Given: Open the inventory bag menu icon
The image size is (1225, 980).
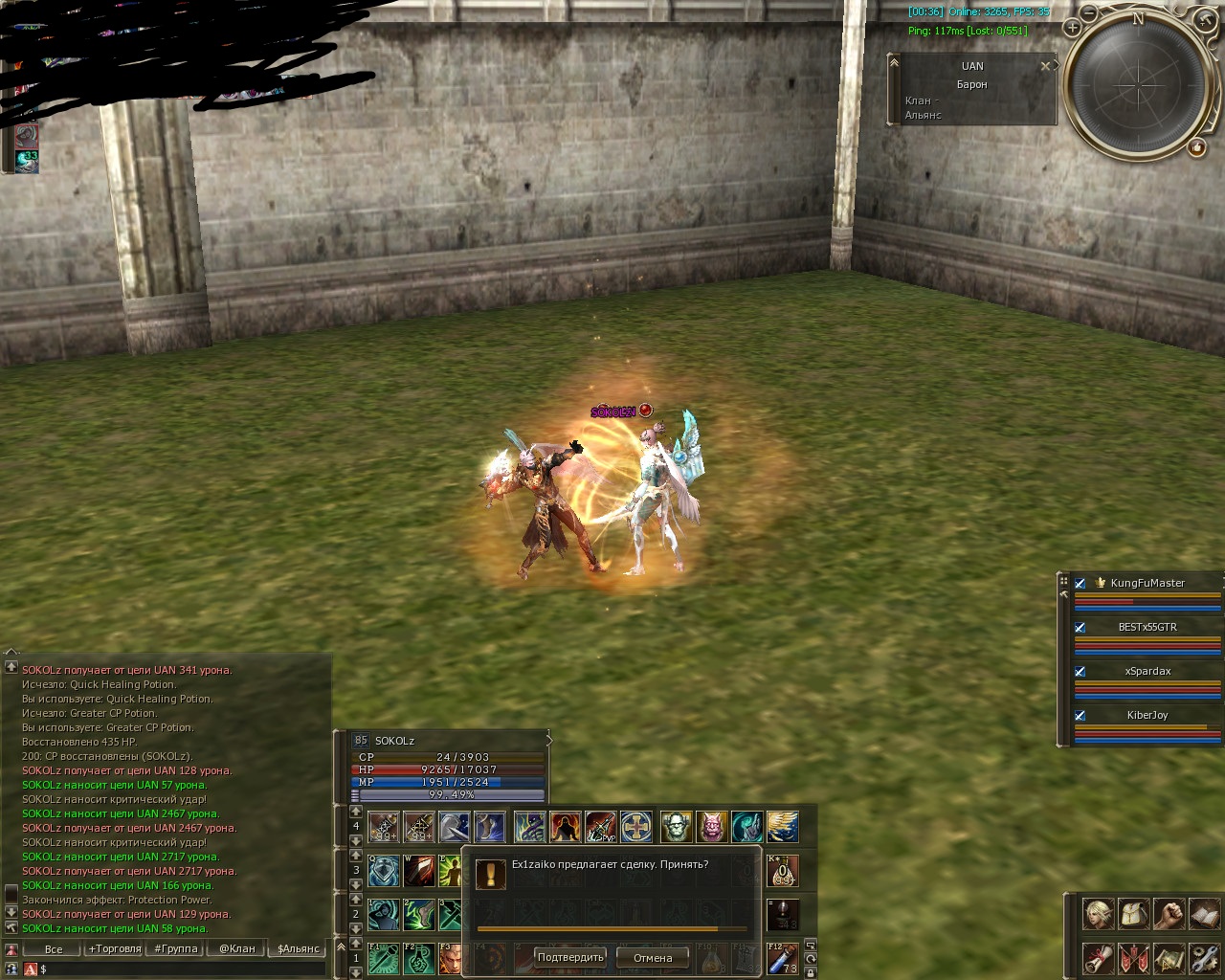Looking at the screenshot, I should (1133, 913).
